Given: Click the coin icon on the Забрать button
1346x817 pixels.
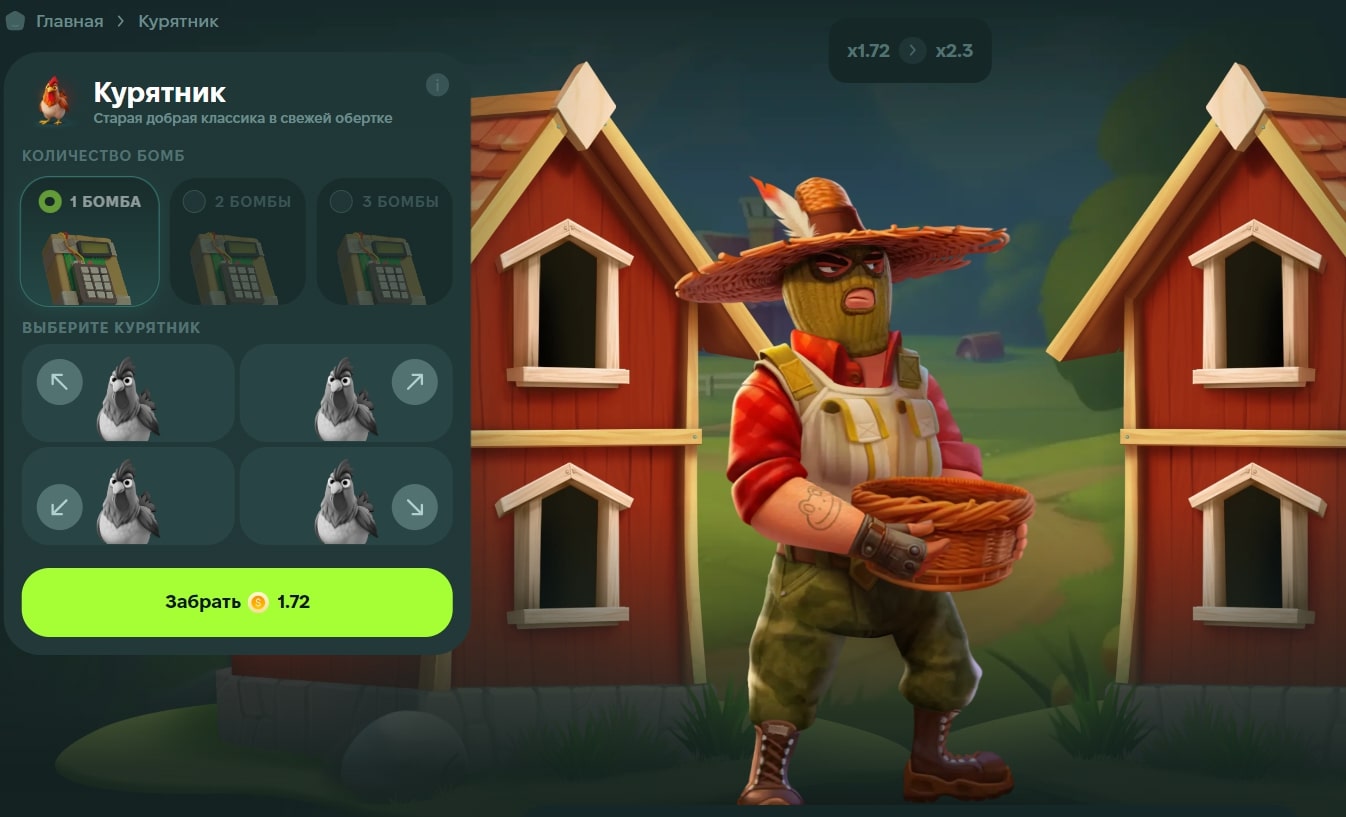Looking at the screenshot, I should click(258, 602).
